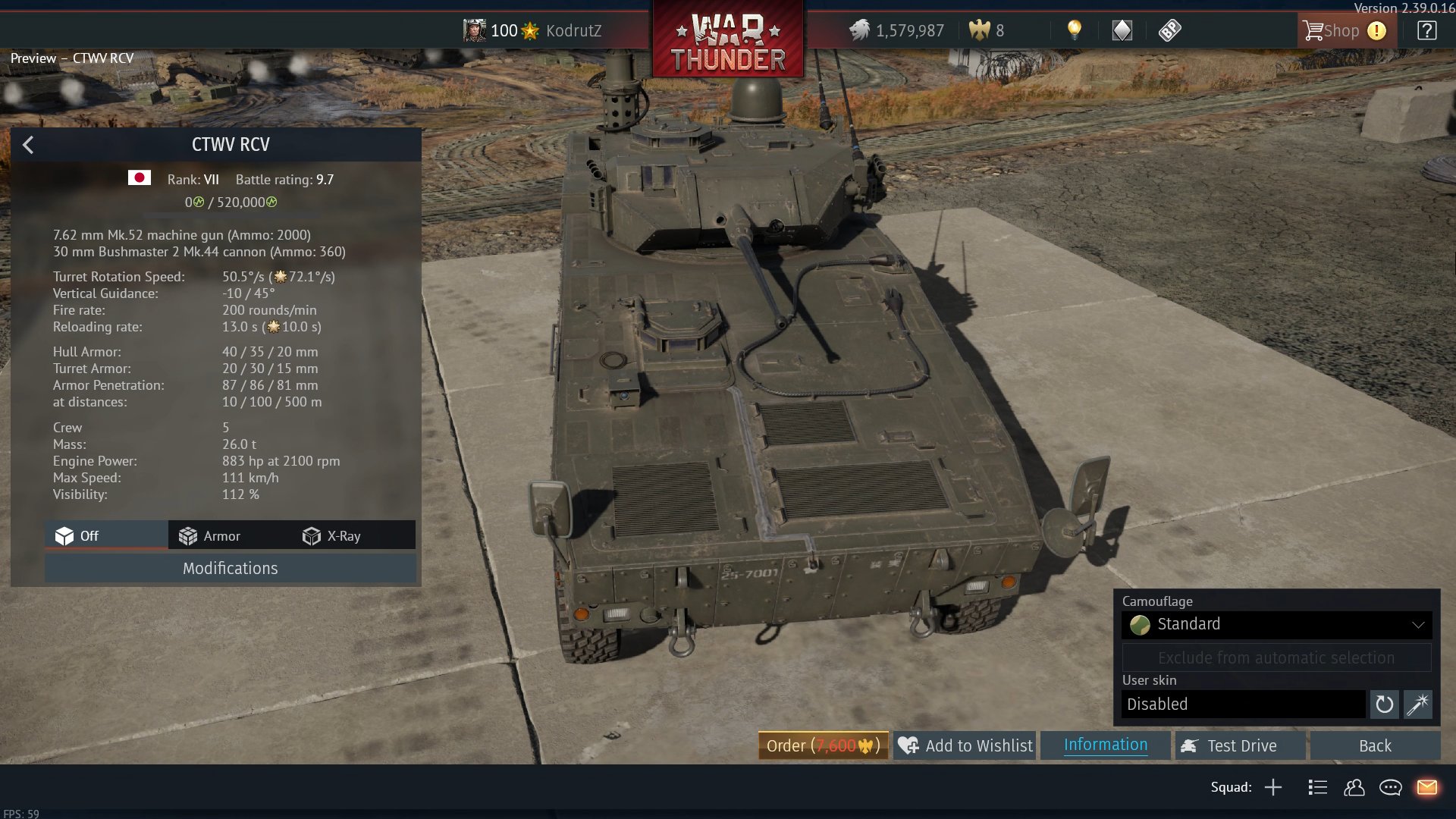Open the Information page
The width and height of the screenshot is (1456, 819).
[1105, 745]
